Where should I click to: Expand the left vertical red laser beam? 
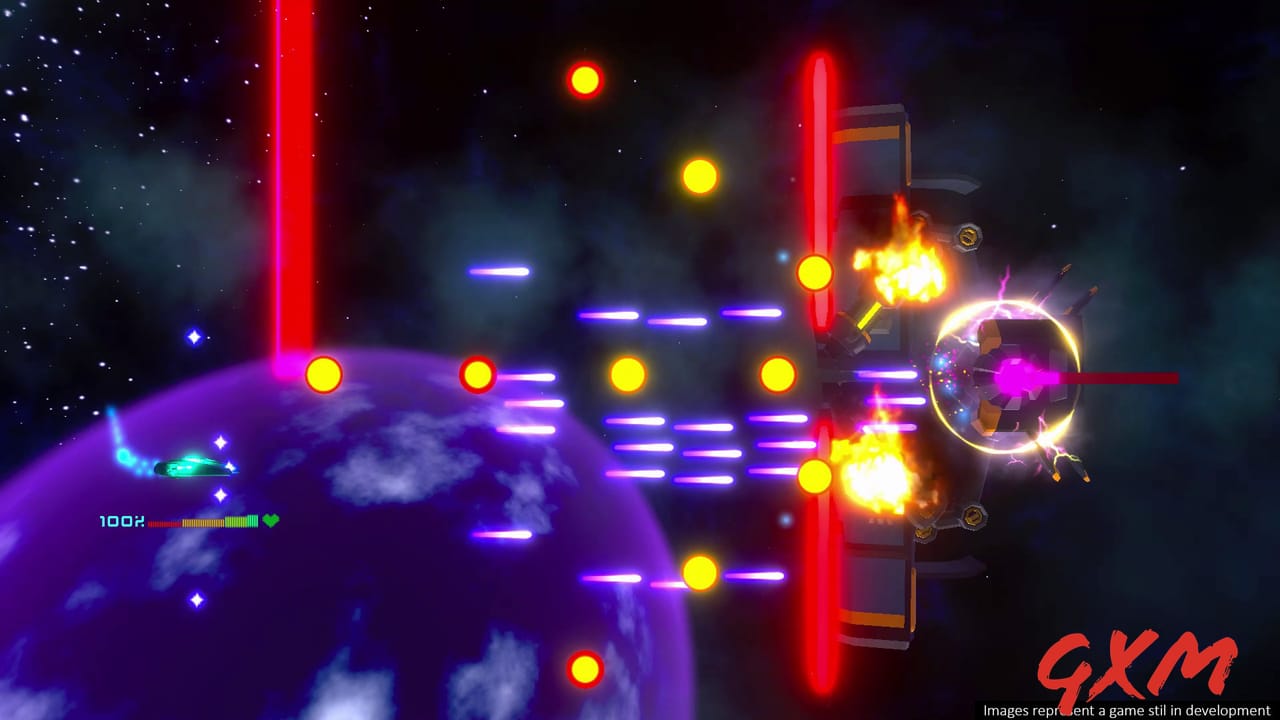pos(291,180)
